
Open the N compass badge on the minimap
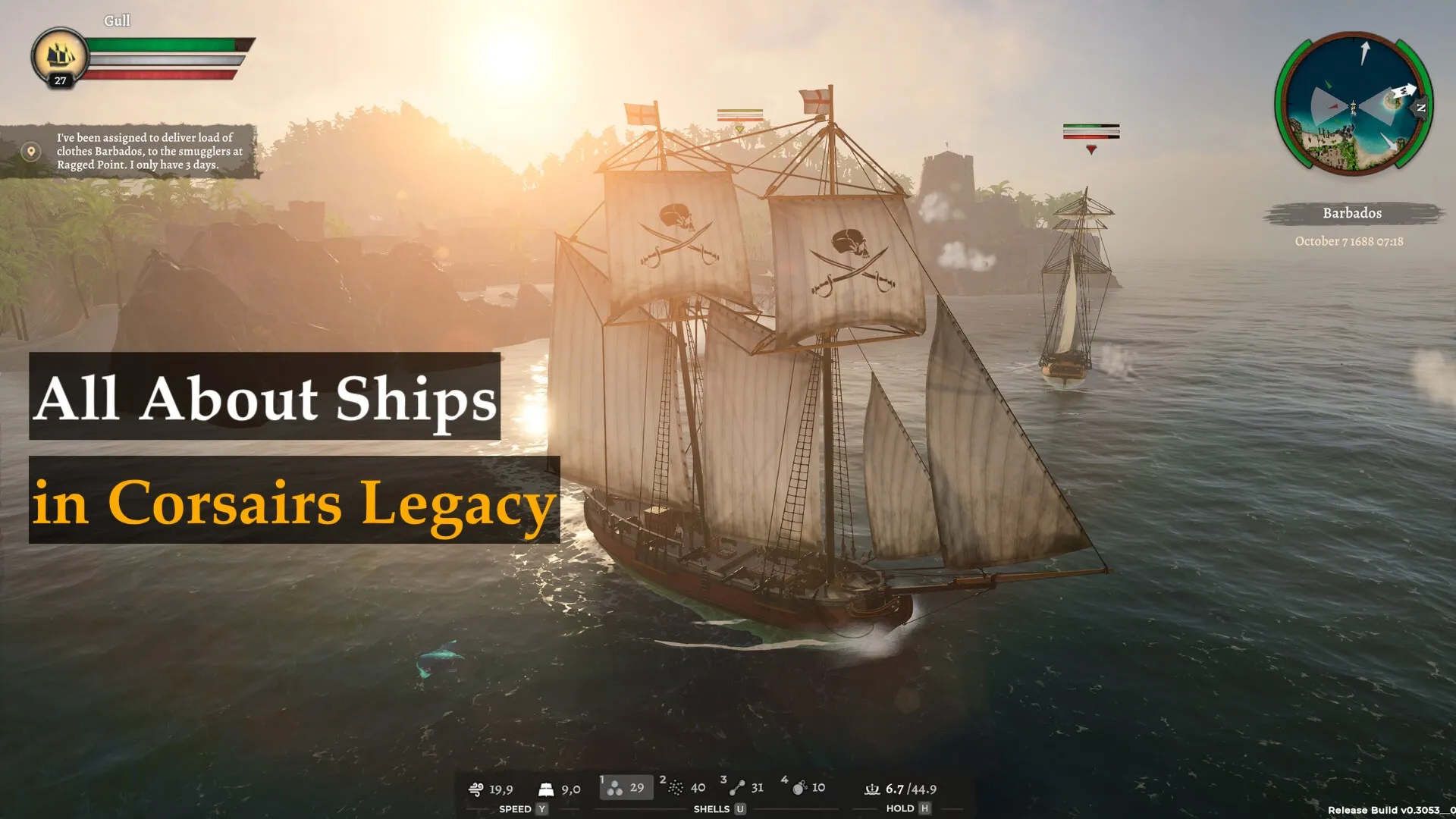[x=1420, y=108]
